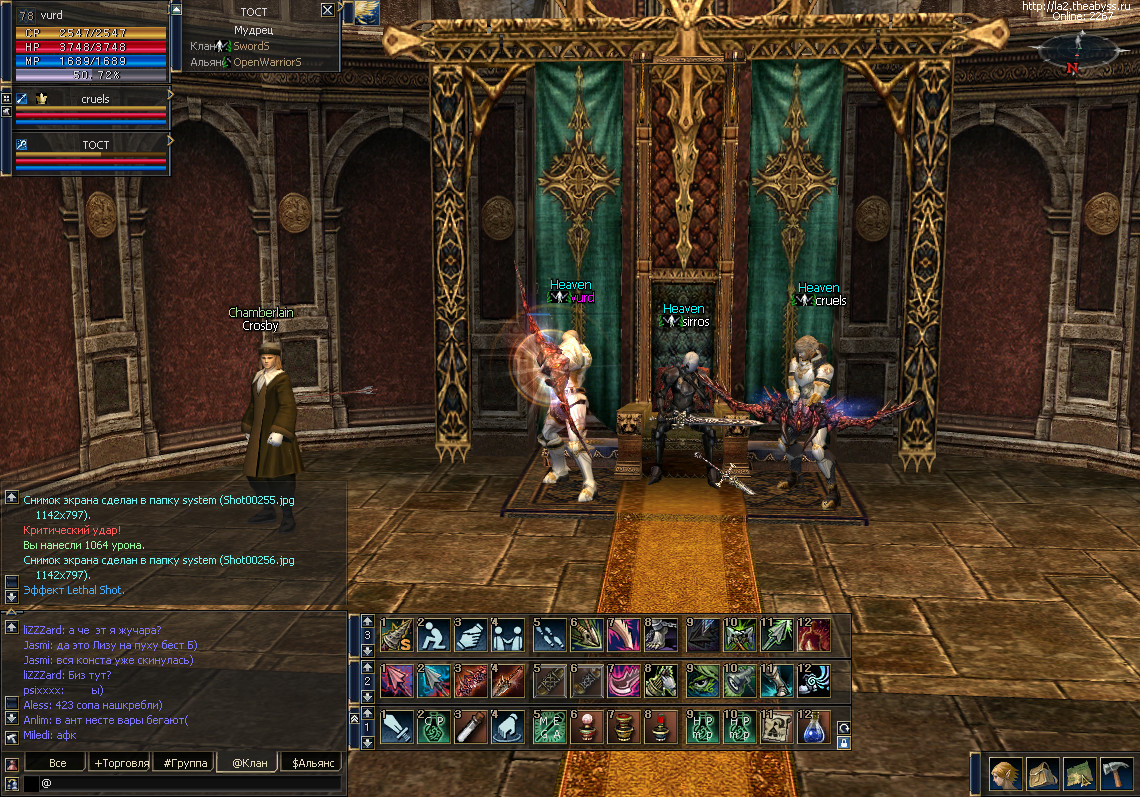The width and height of the screenshot is (1140, 797).
Task: Click the compass minimap
Action: click(x=1076, y=50)
